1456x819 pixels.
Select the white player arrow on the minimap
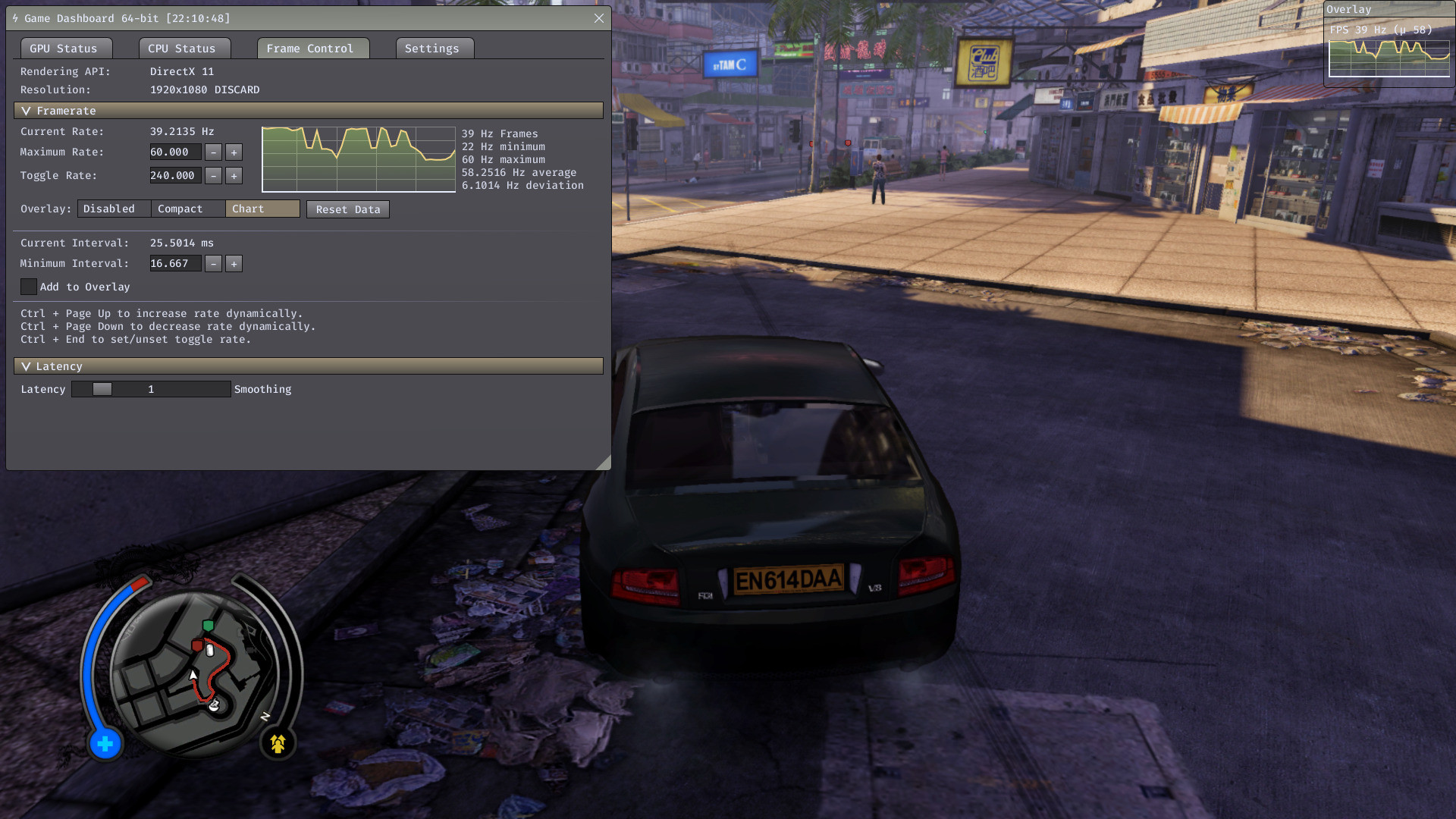pyautogui.click(x=193, y=676)
